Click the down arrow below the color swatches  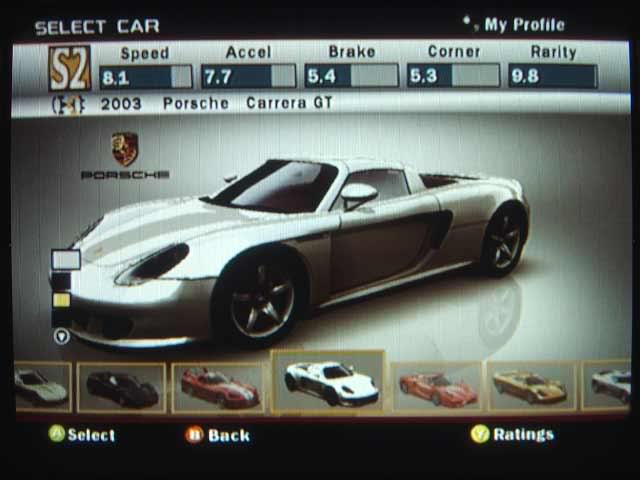[62, 337]
